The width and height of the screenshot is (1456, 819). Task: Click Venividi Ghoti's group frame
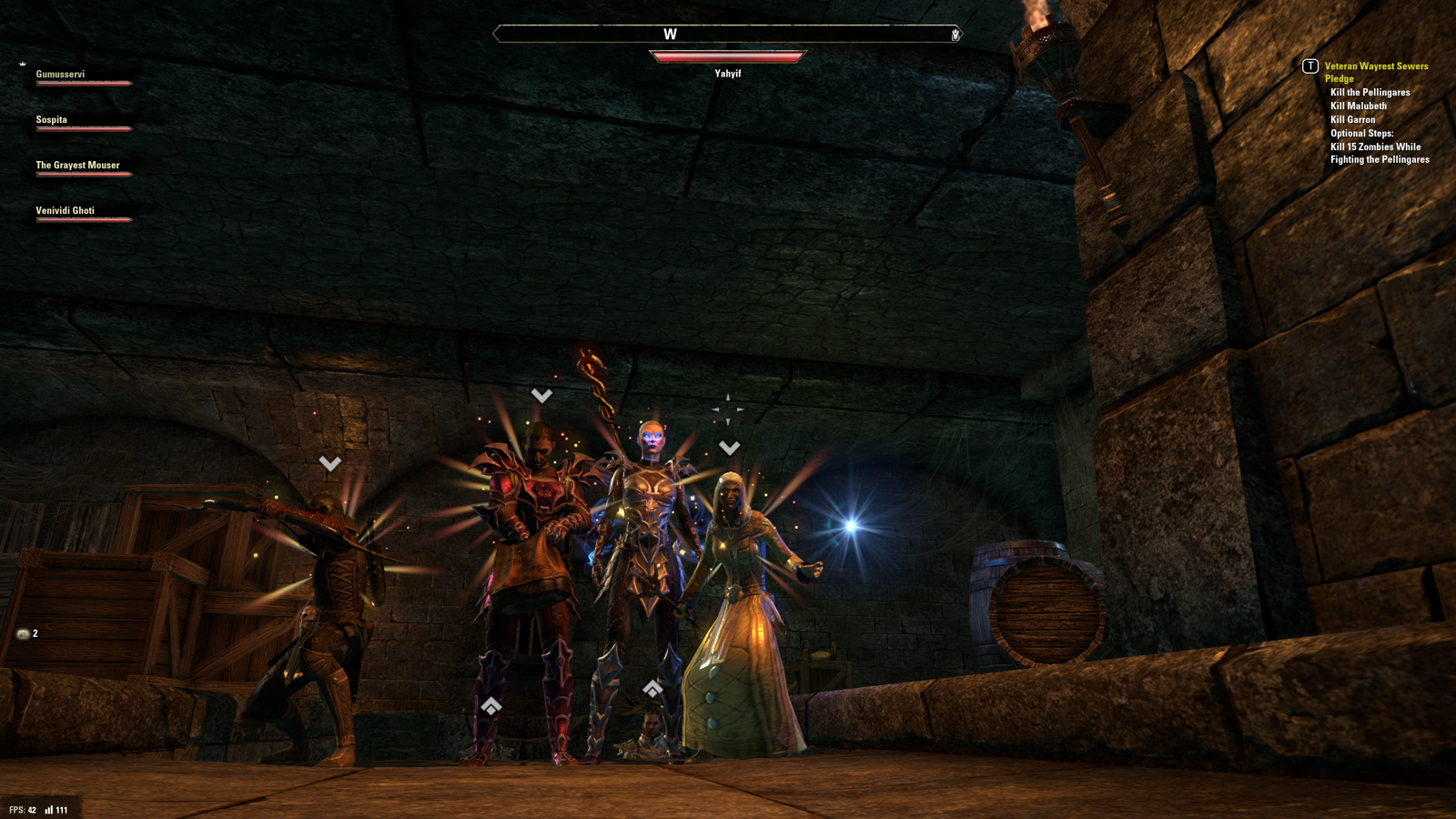pyautogui.click(x=66, y=211)
